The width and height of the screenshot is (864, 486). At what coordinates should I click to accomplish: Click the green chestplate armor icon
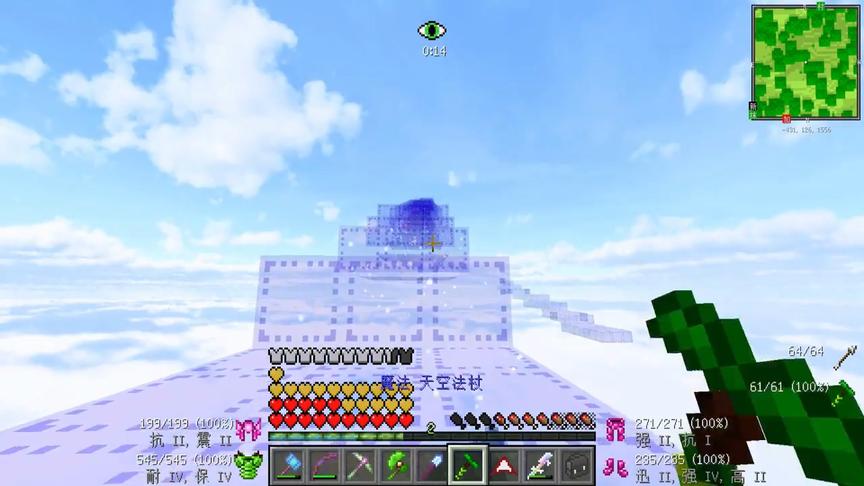pyautogui.click(x=246, y=466)
